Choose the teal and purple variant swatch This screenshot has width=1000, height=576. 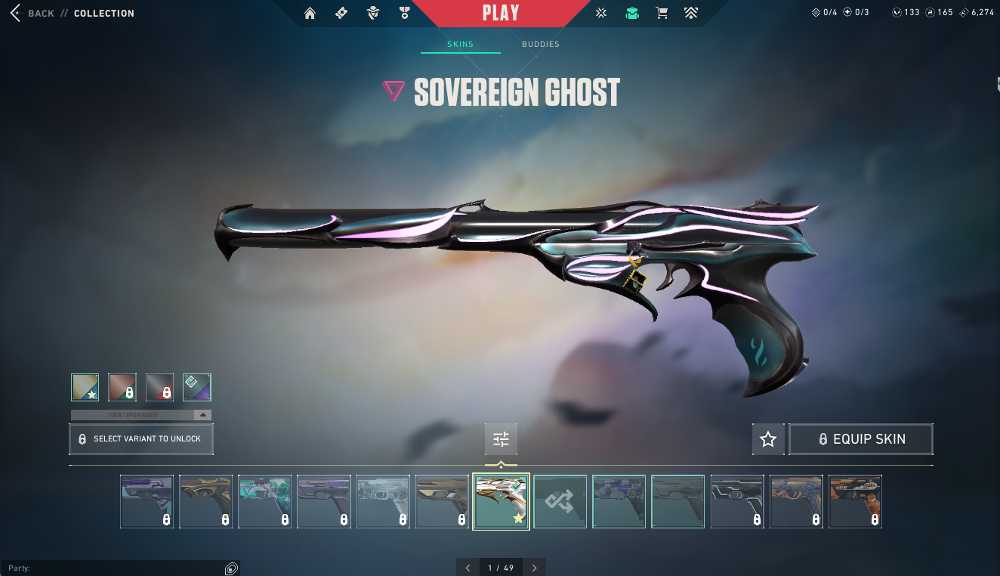197,387
